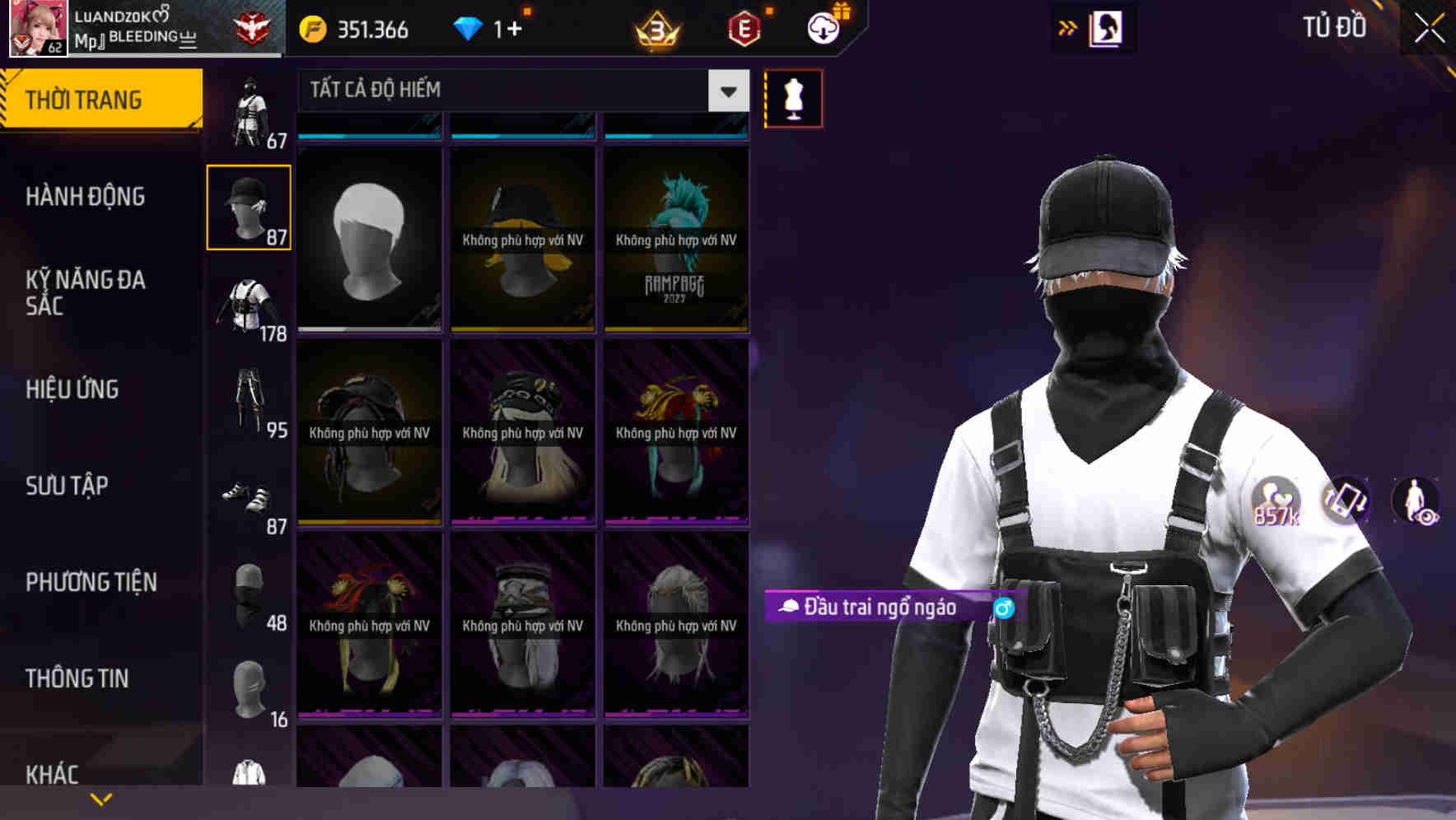Expand the yellow chevron below KHÁC

tap(101, 798)
